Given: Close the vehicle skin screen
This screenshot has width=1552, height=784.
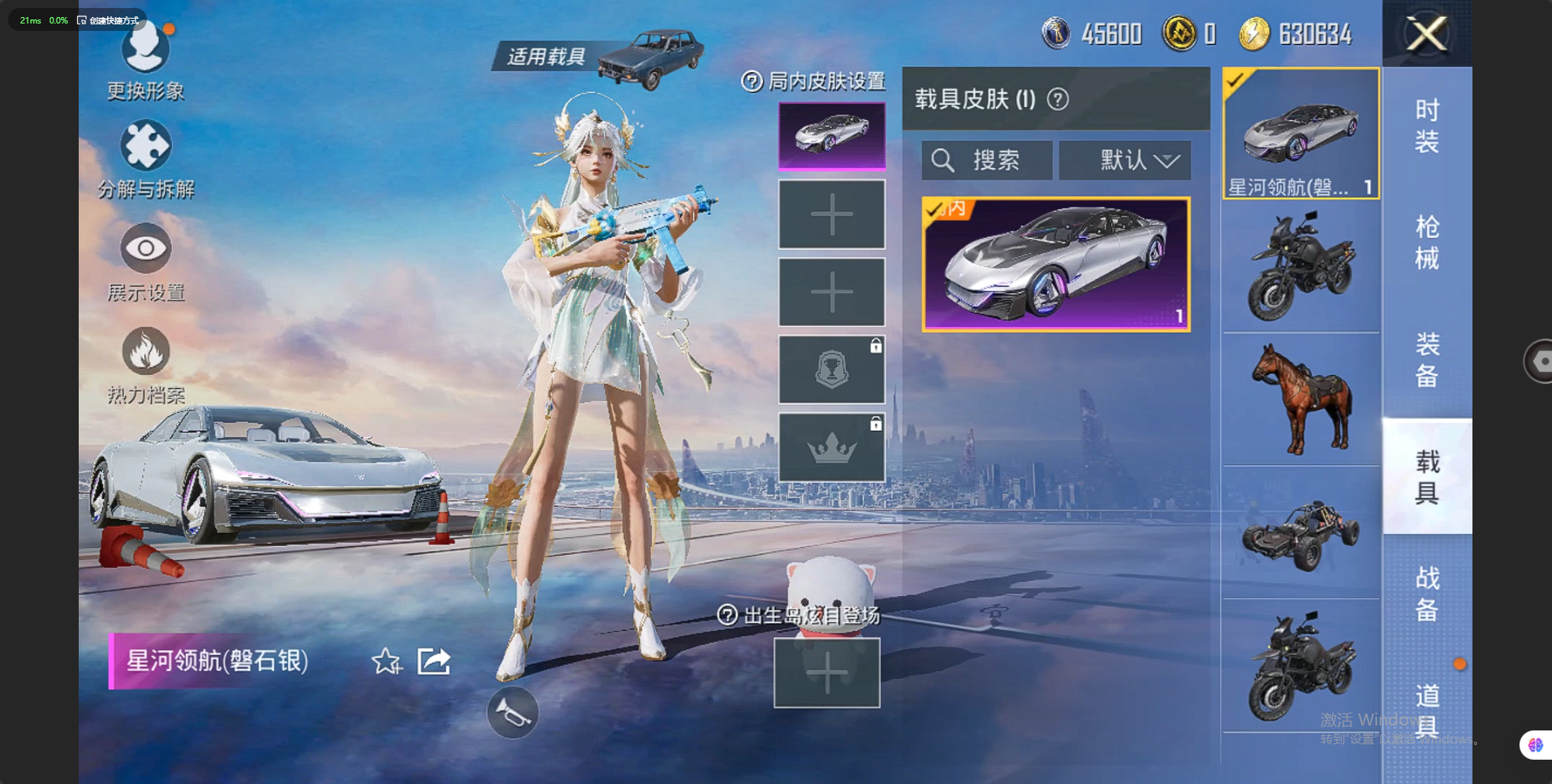Looking at the screenshot, I should (x=1426, y=34).
